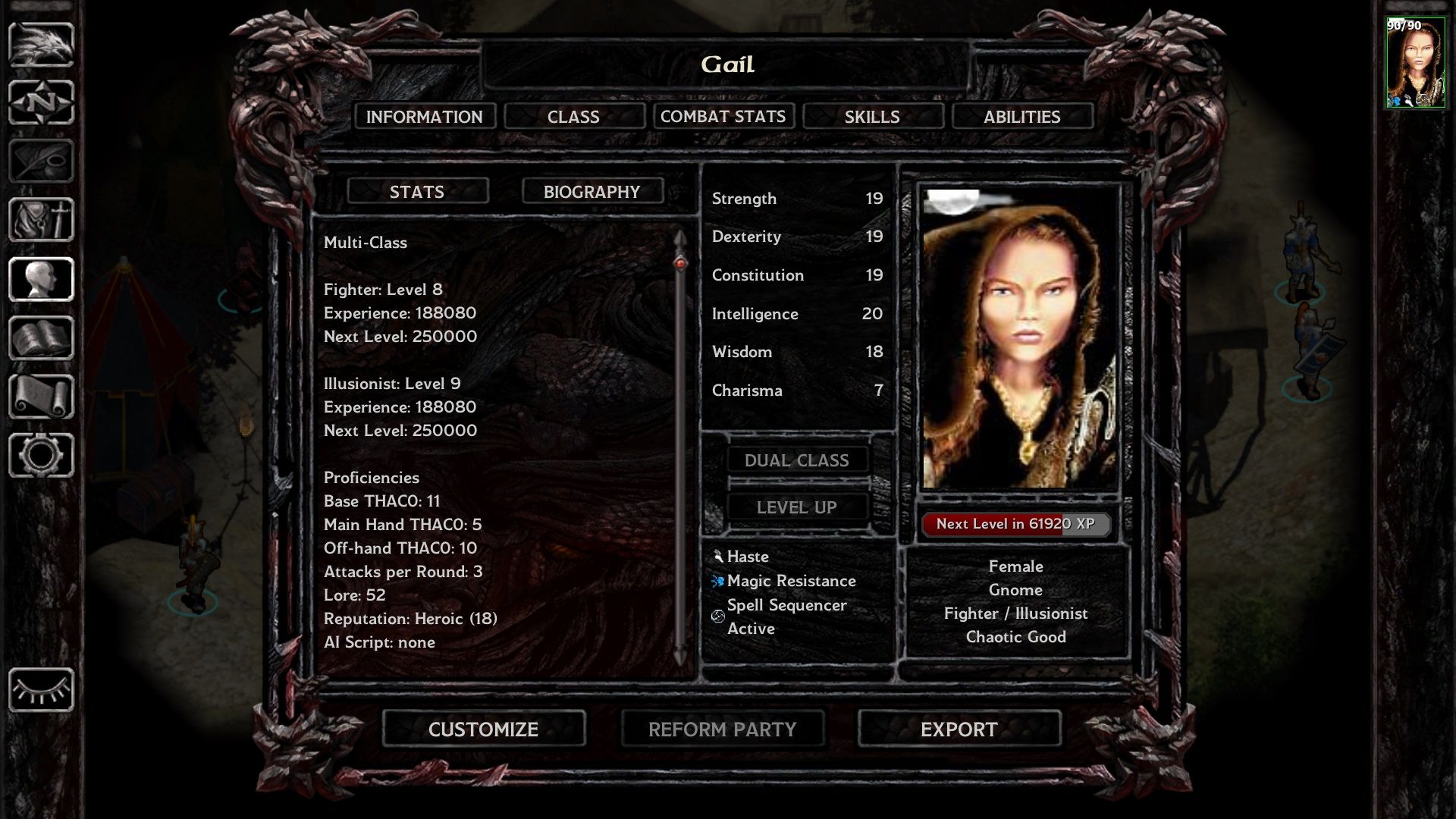Screen dimensions: 1456x819
Task: Open the inventory screen
Action: pyautogui.click(x=42, y=220)
